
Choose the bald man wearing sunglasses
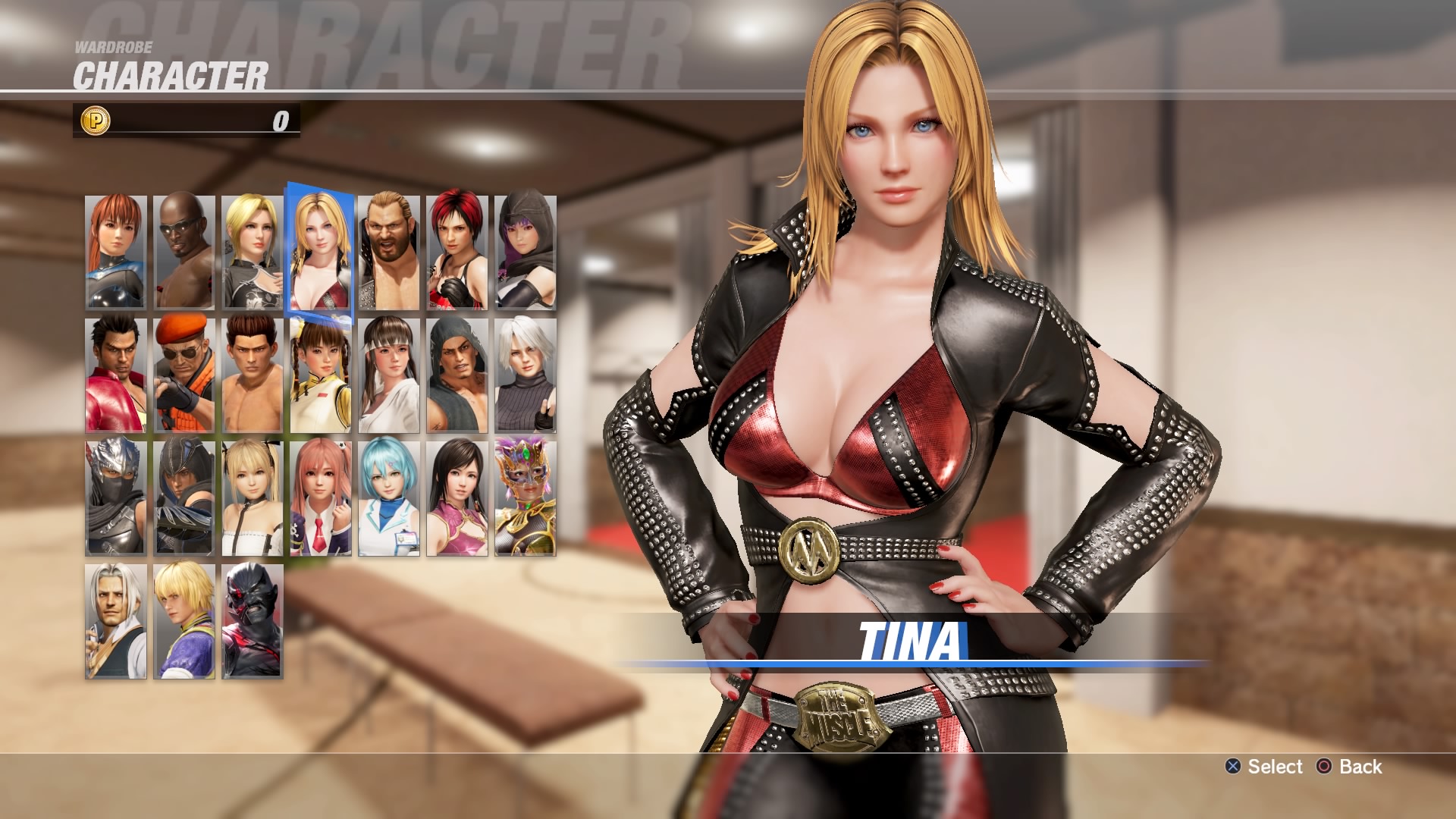(x=184, y=253)
